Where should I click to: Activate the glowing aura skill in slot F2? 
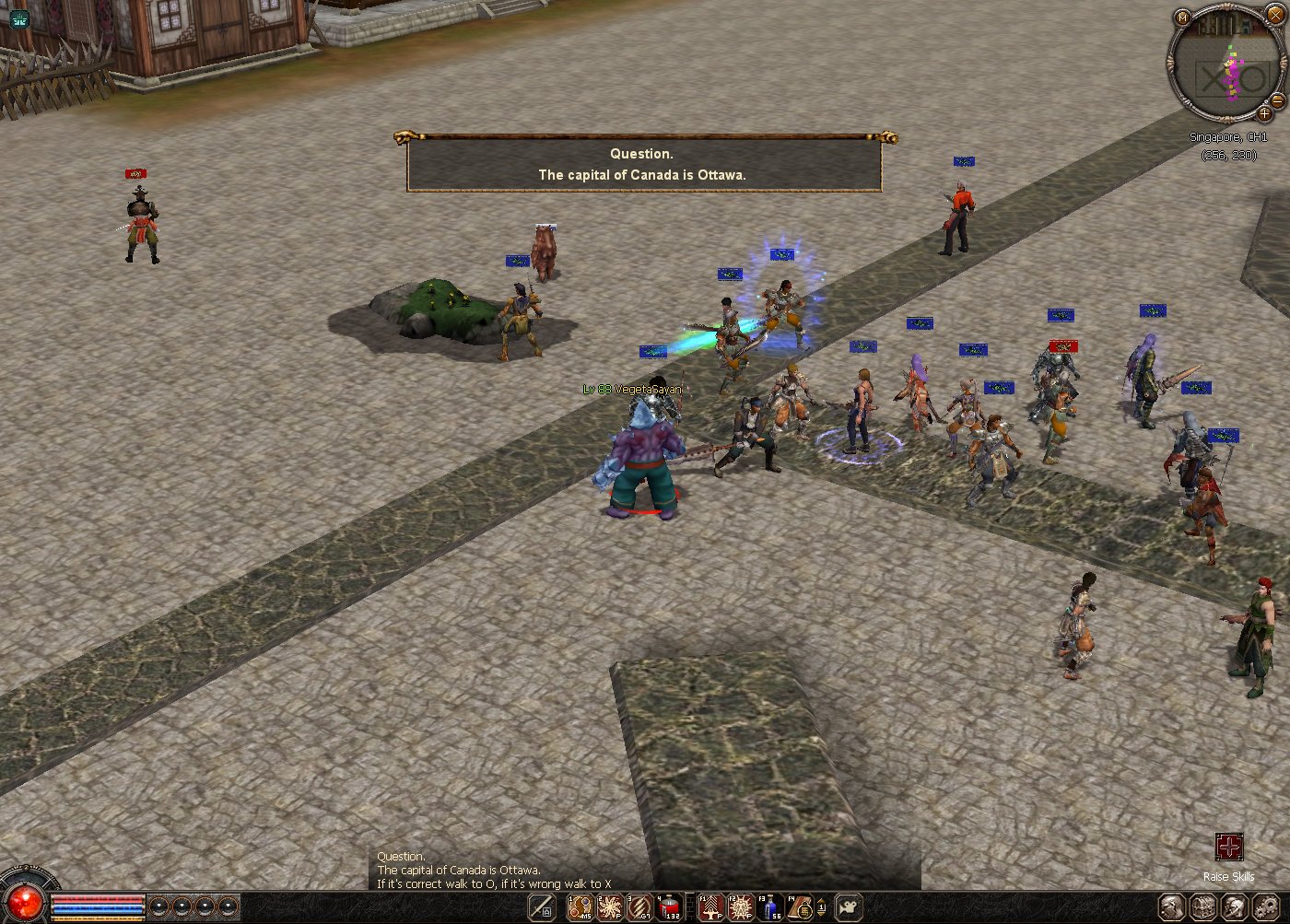741,906
